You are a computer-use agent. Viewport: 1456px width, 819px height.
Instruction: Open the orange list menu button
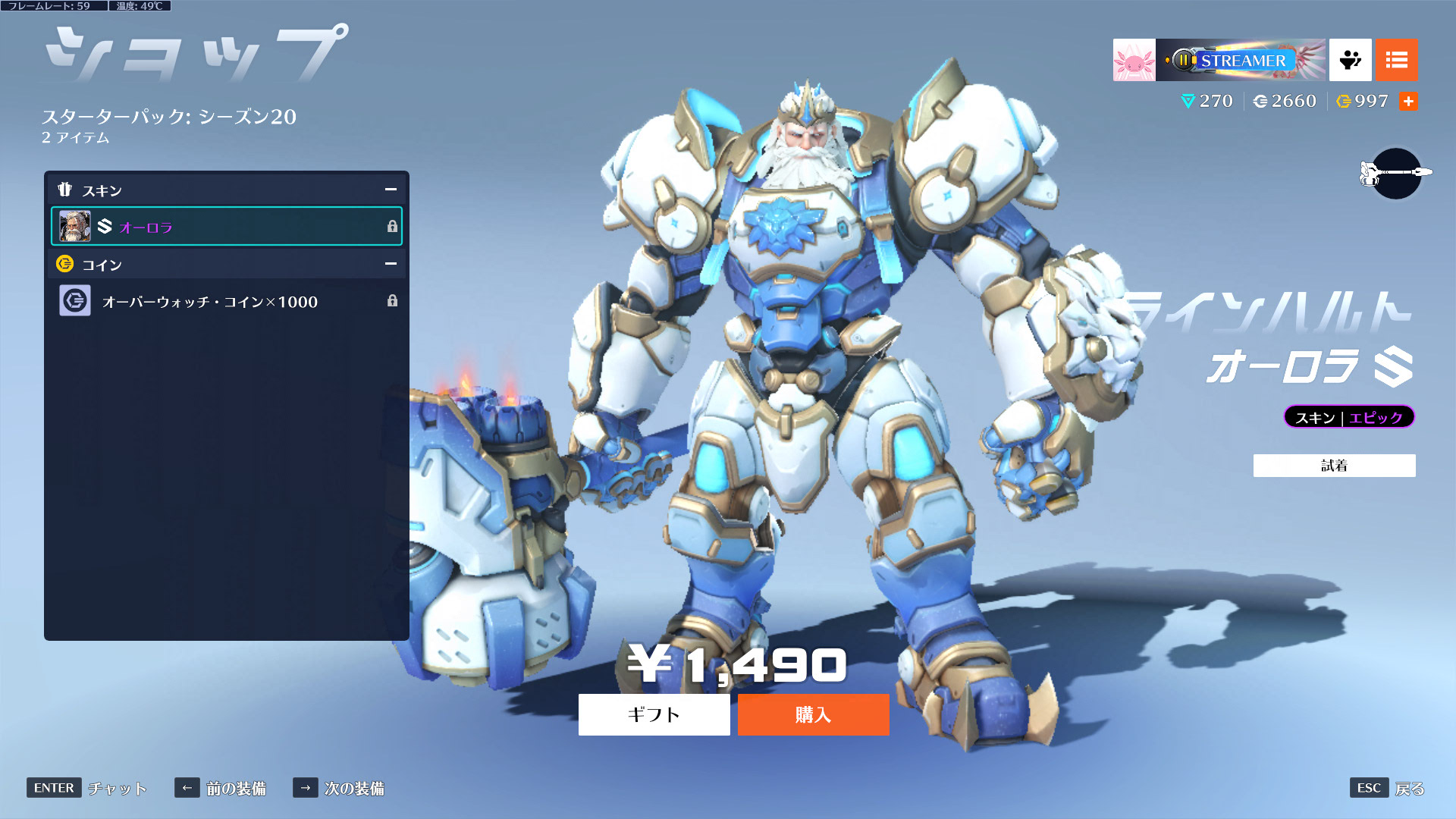tap(1396, 60)
